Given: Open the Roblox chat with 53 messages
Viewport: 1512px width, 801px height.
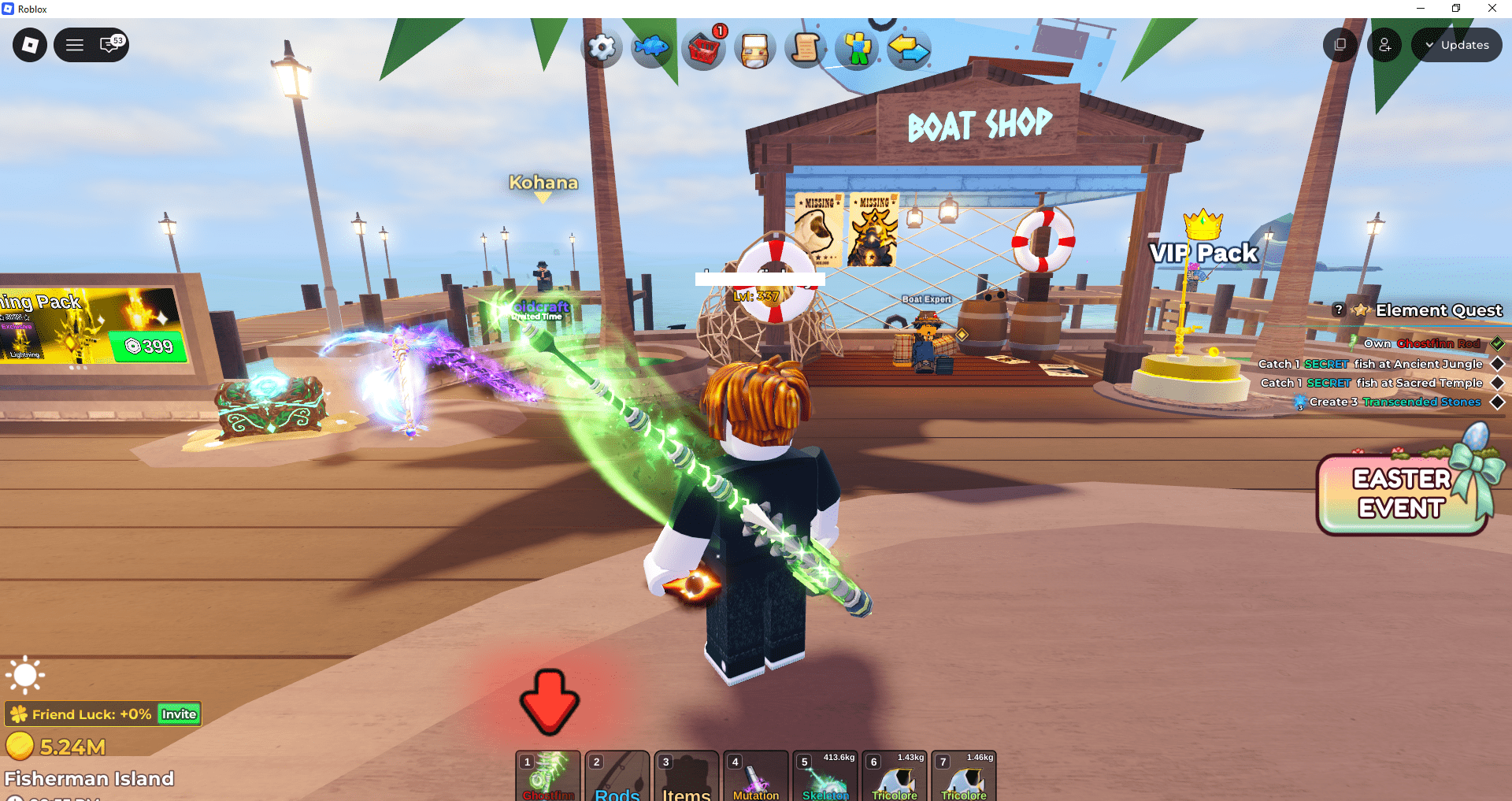Looking at the screenshot, I should click(x=110, y=44).
